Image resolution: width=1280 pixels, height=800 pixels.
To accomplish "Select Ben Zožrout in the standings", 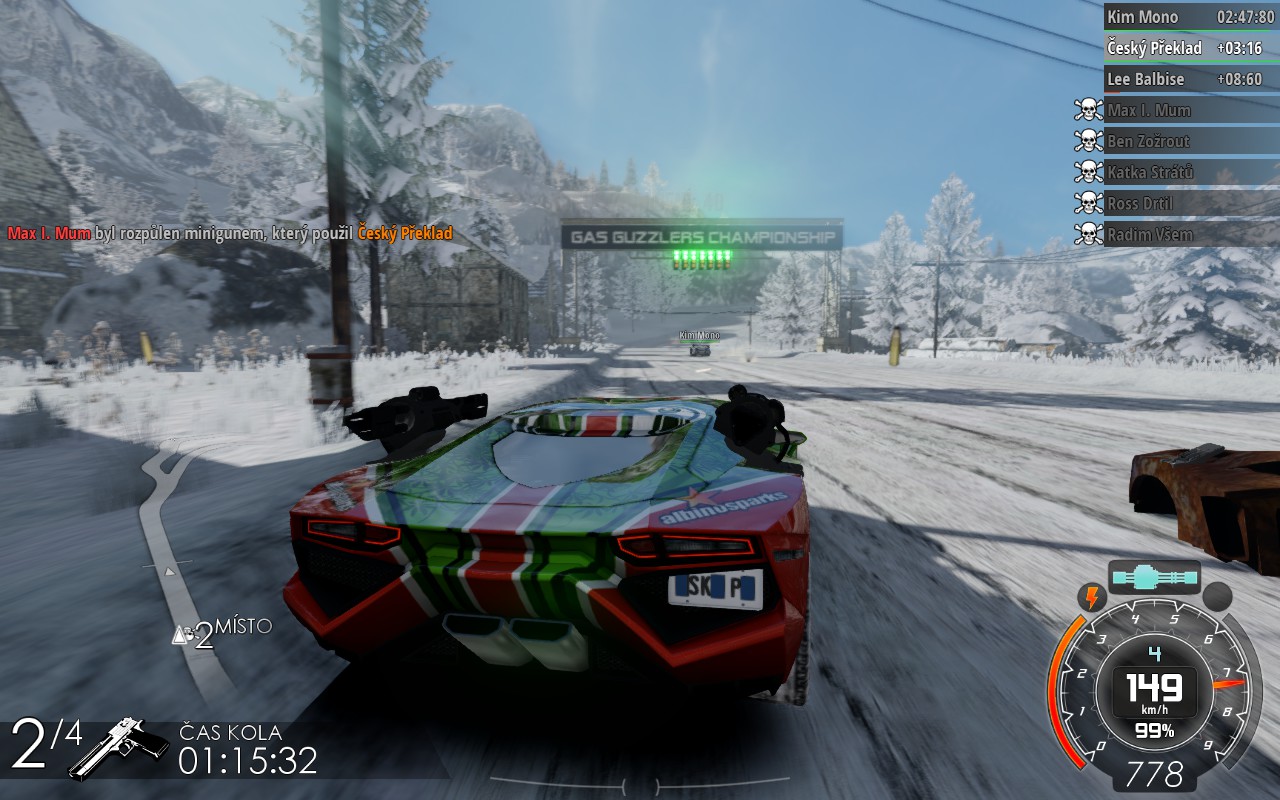I will point(1190,141).
